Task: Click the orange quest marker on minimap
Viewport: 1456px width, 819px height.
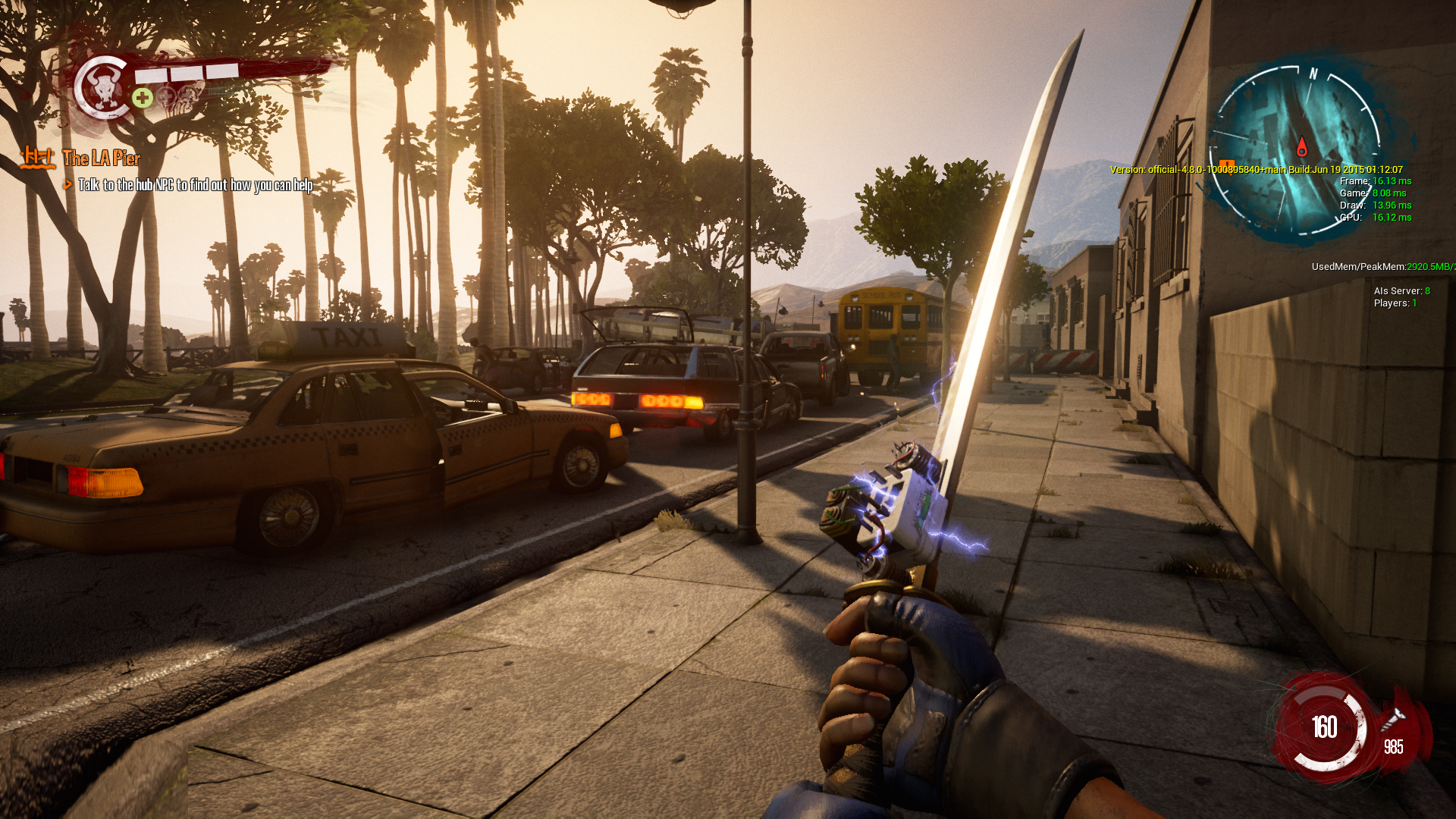Action: click(x=1227, y=165)
